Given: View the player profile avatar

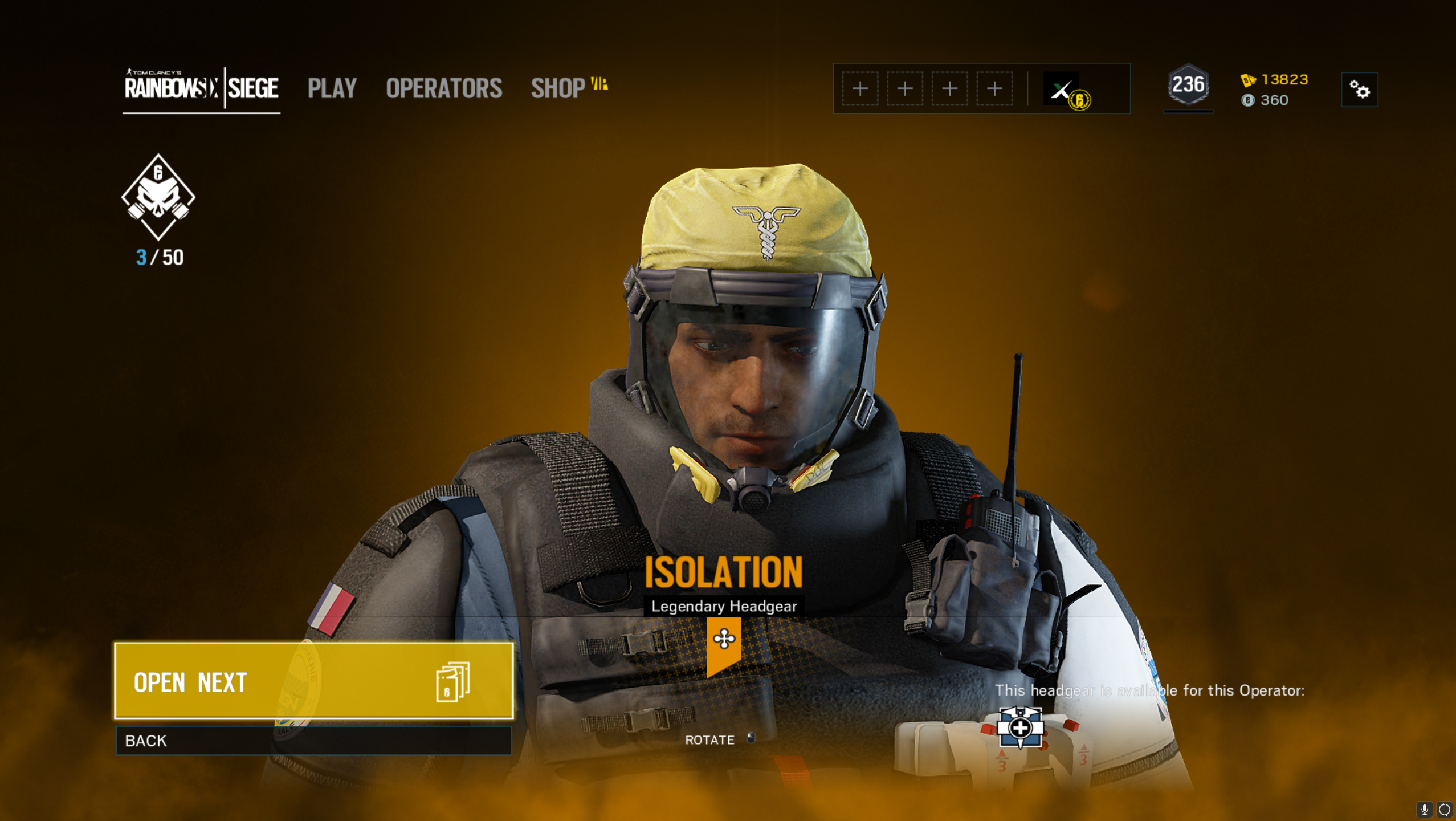Looking at the screenshot, I should [1061, 90].
